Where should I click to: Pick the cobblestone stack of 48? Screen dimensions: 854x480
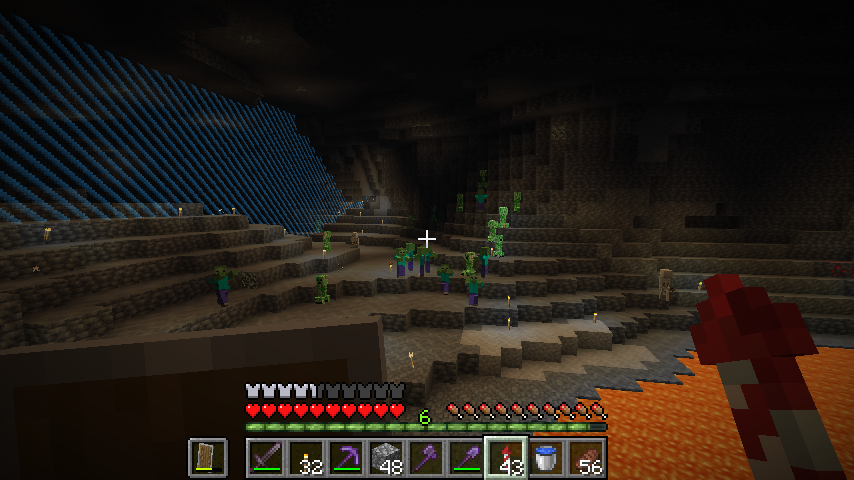tap(386, 458)
